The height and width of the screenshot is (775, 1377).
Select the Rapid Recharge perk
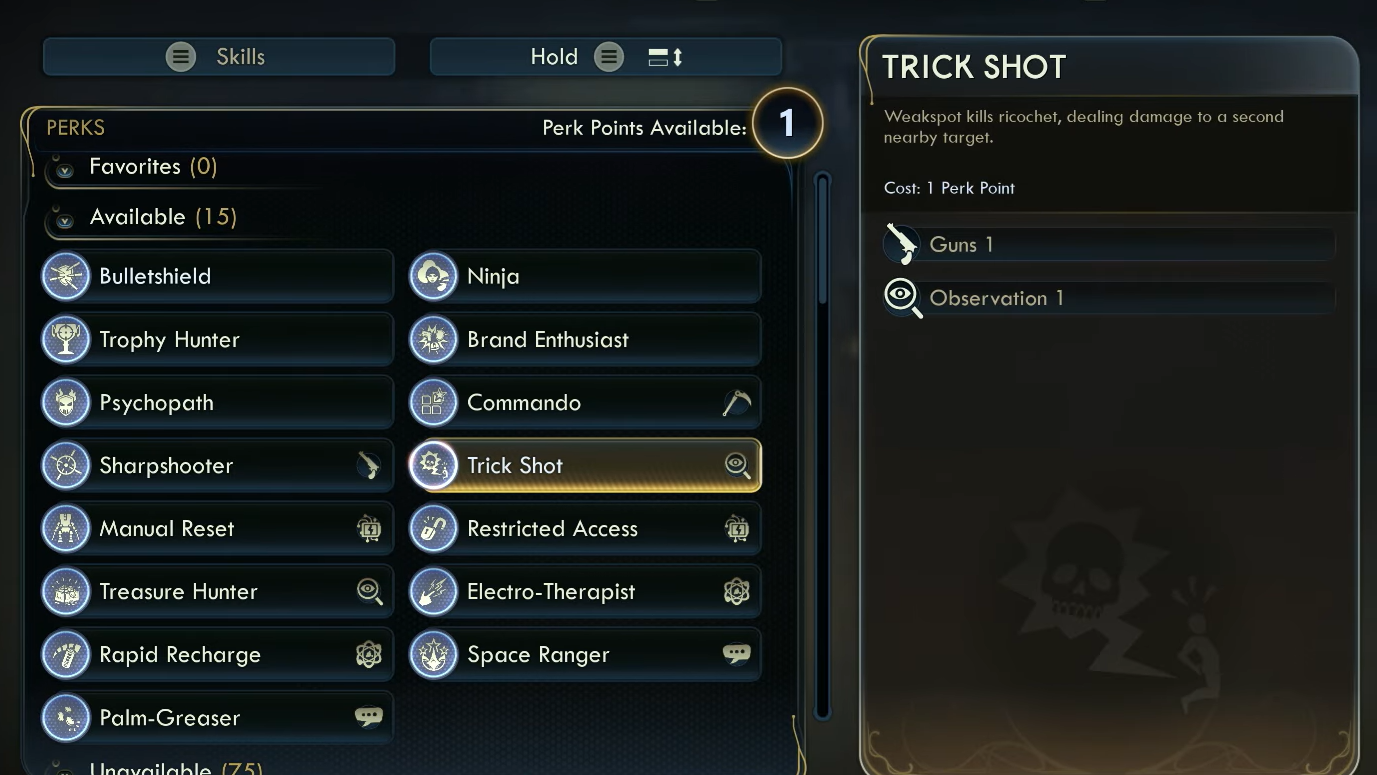pos(217,654)
